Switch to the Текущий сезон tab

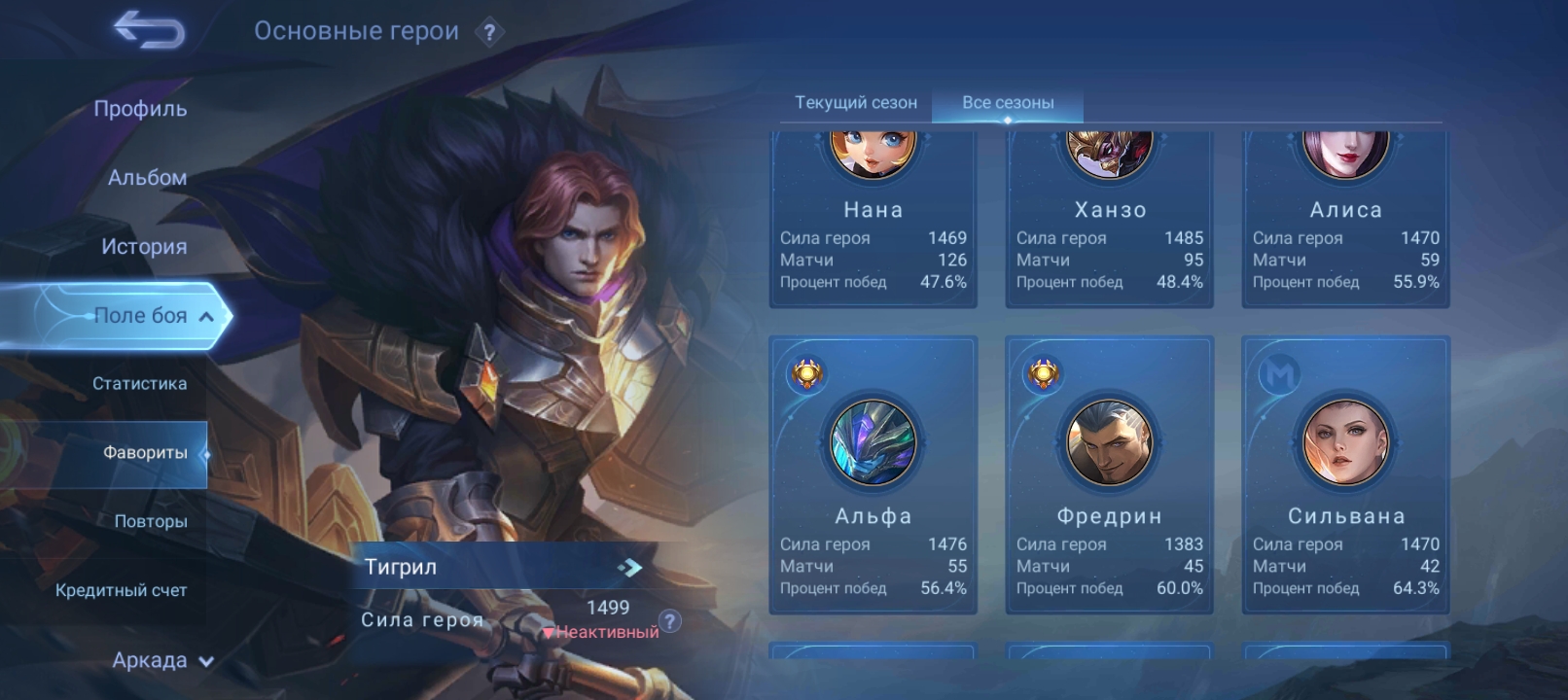click(x=855, y=102)
